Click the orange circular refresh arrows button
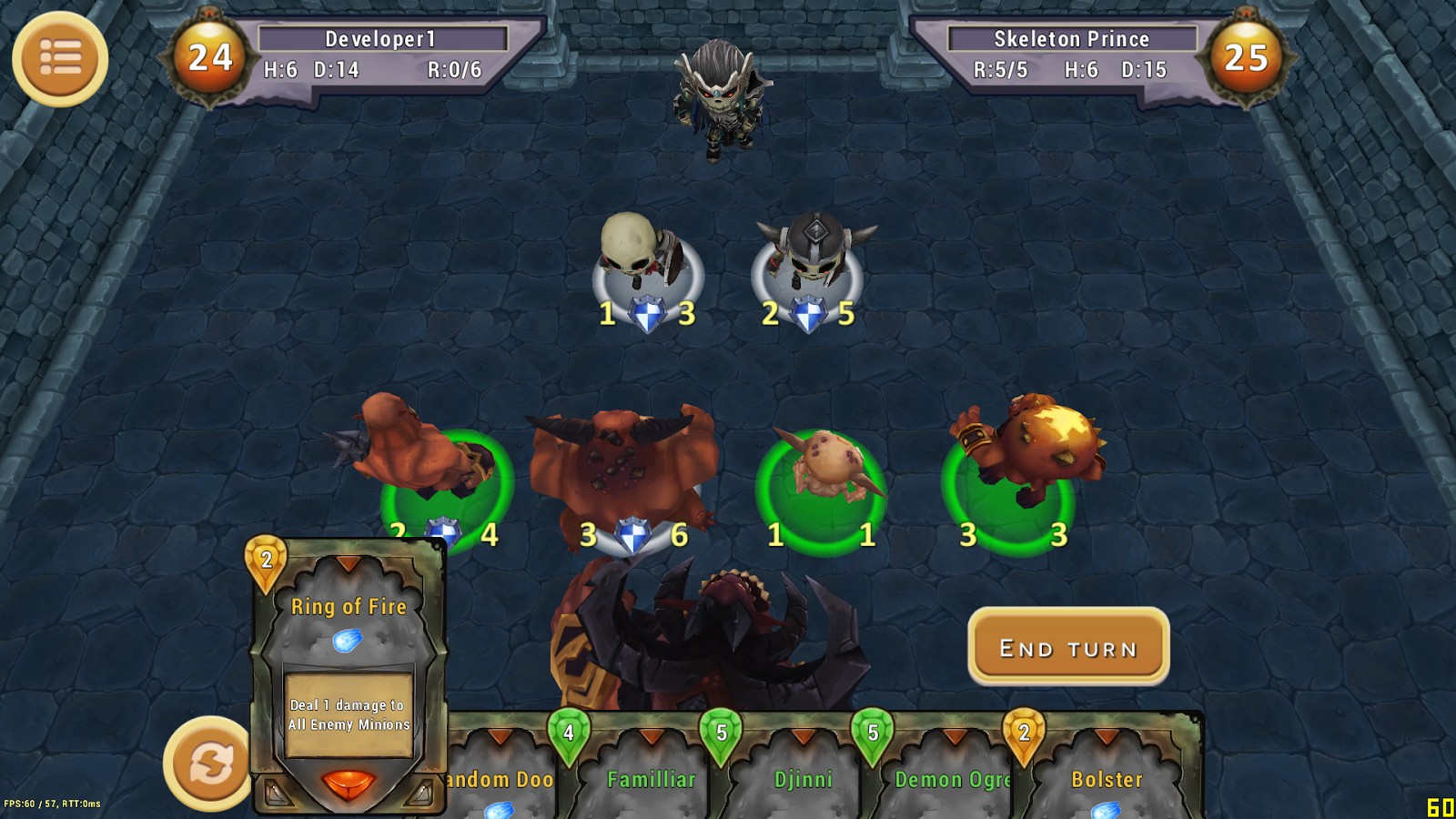The height and width of the screenshot is (819, 1456). click(208, 763)
